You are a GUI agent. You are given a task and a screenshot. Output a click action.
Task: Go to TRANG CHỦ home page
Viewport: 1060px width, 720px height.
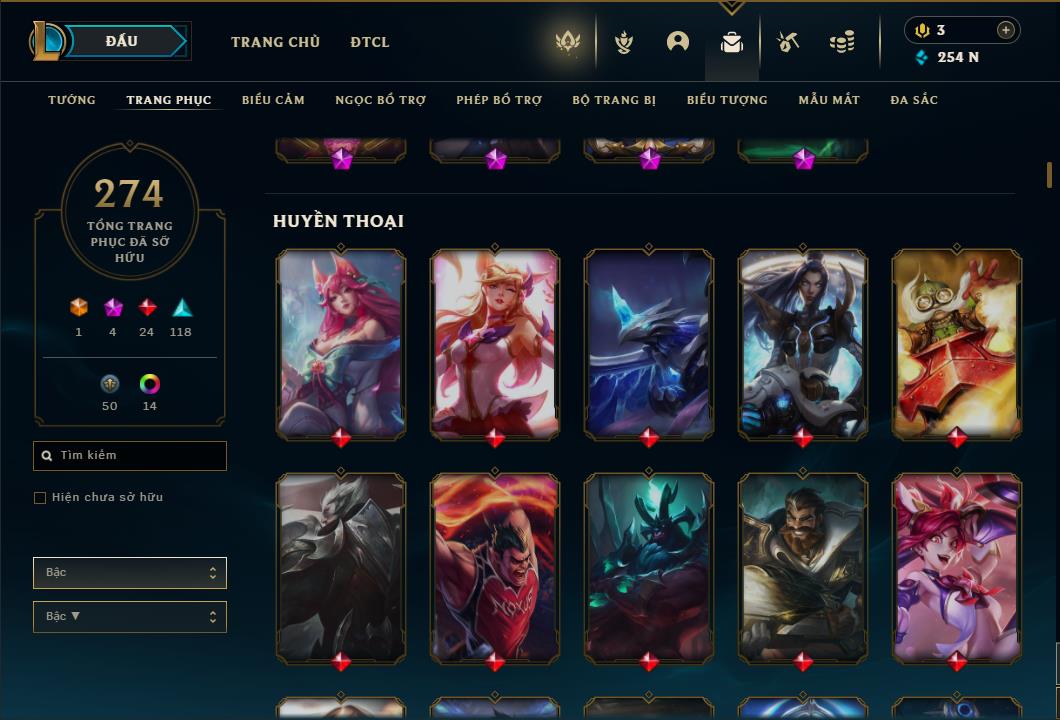tap(275, 42)
